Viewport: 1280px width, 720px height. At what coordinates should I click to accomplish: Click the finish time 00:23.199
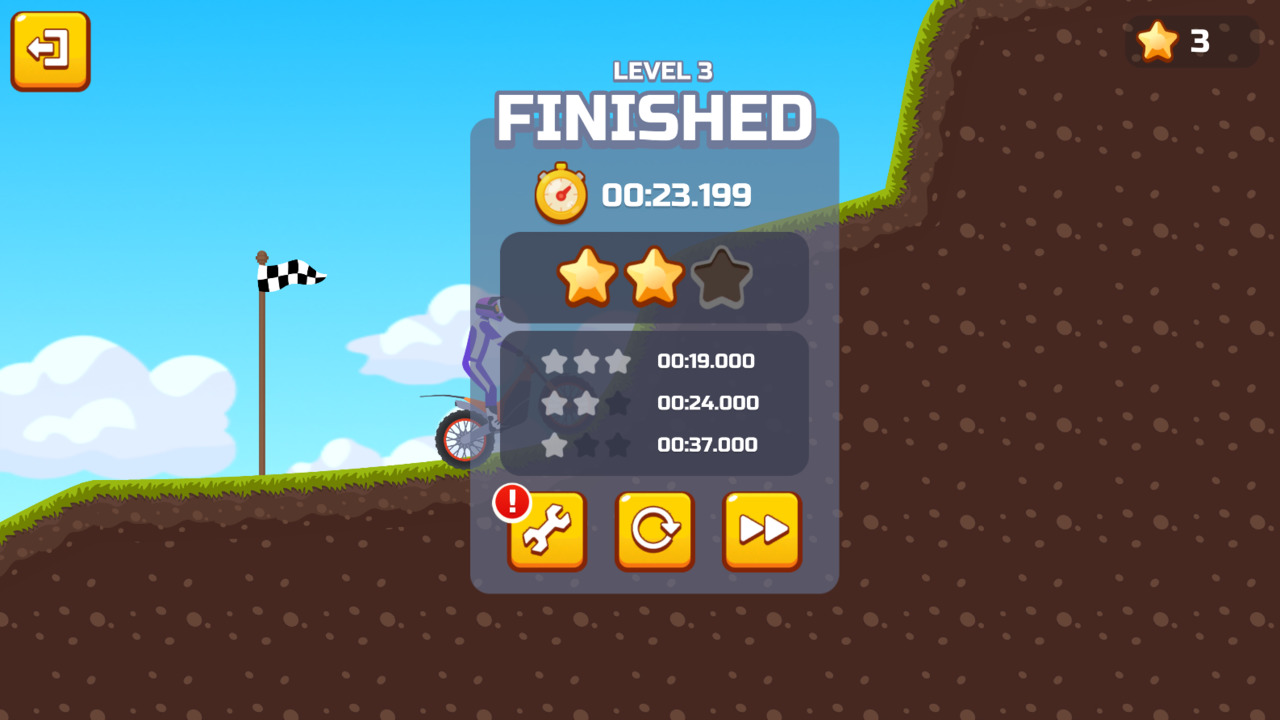coord(676,194)
